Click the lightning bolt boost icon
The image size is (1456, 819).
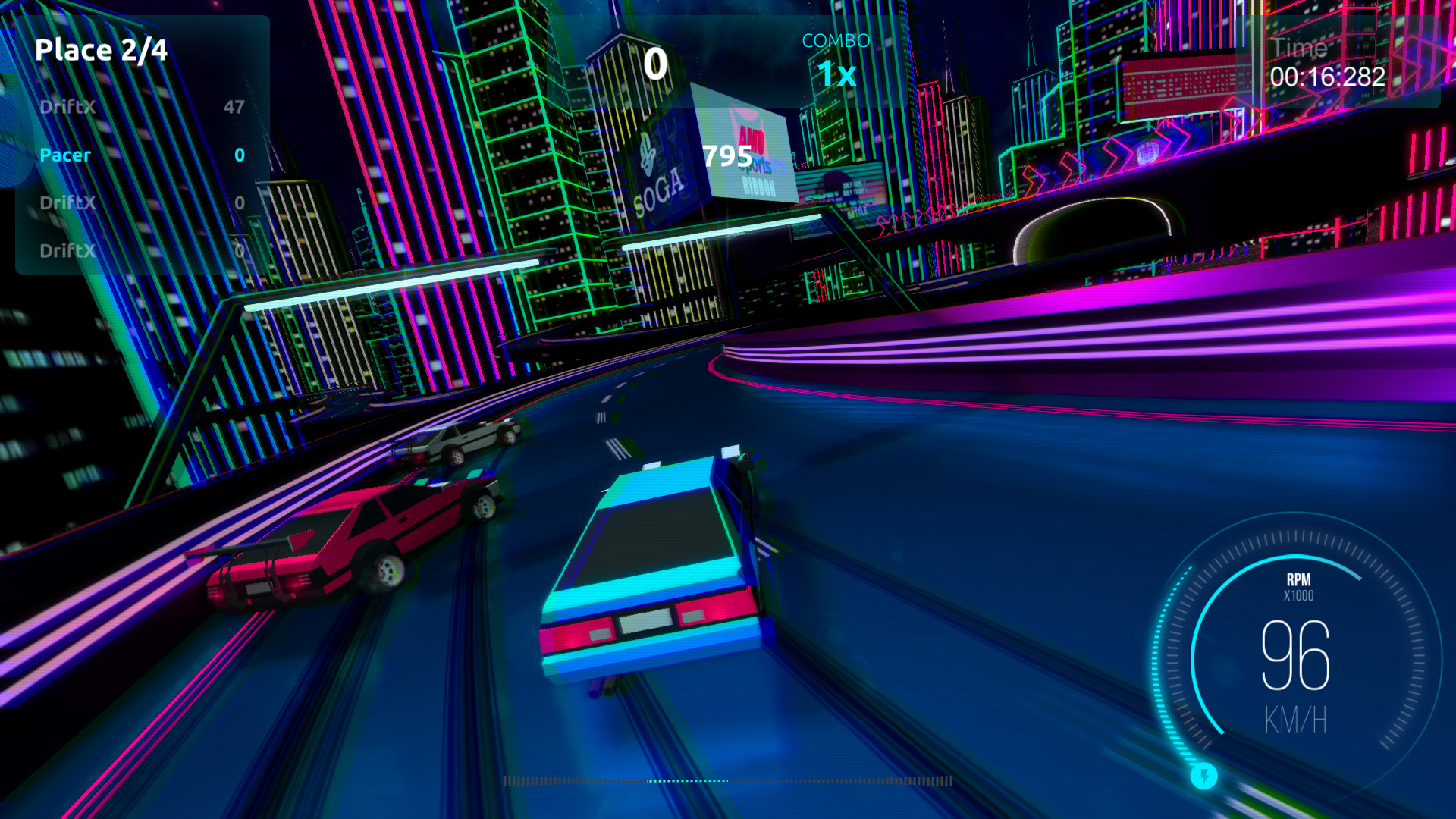[x=1203, y=776]
